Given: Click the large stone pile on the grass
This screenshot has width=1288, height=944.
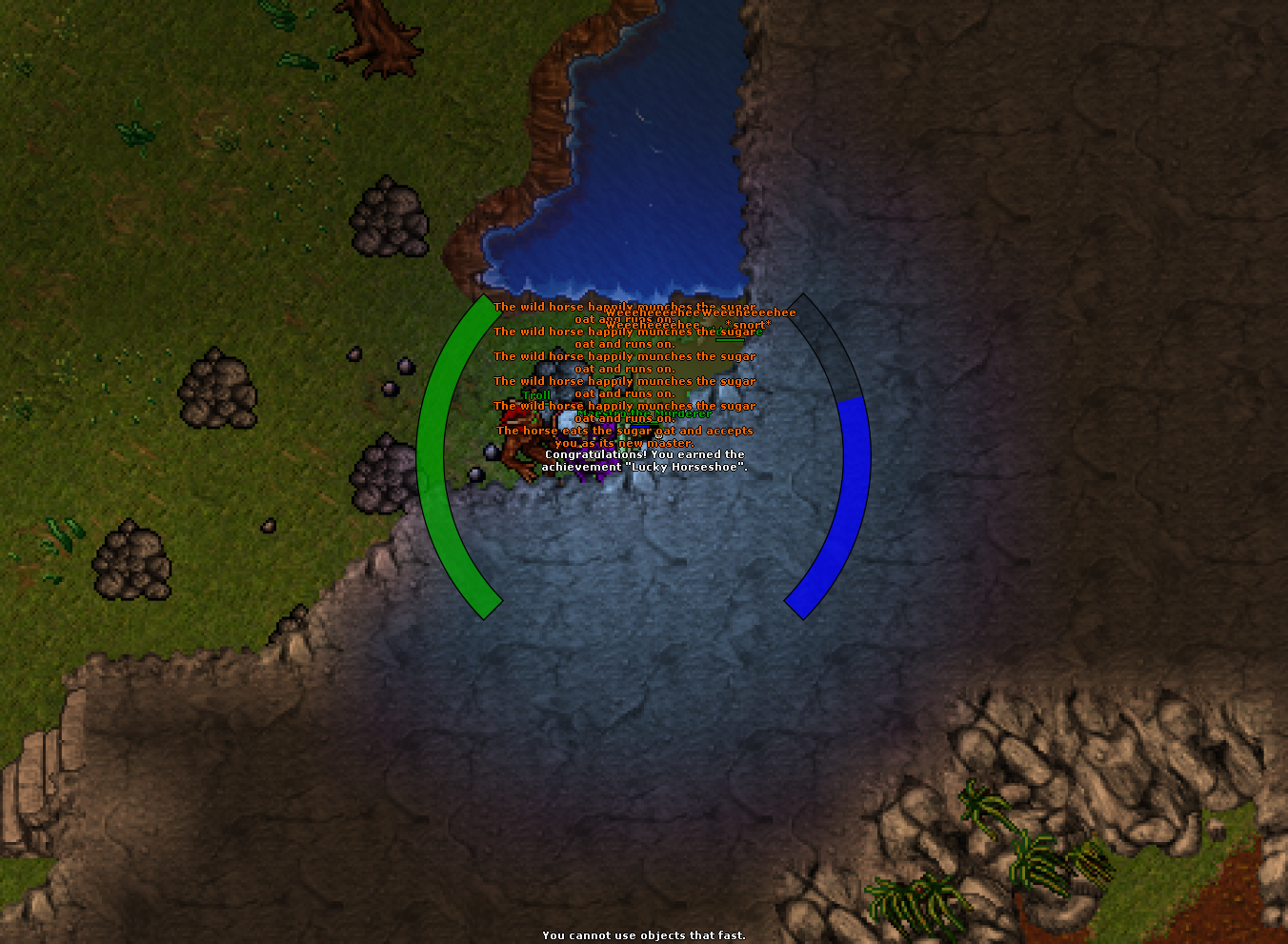Looking at the screenshot, I should (x=391, y=219).
